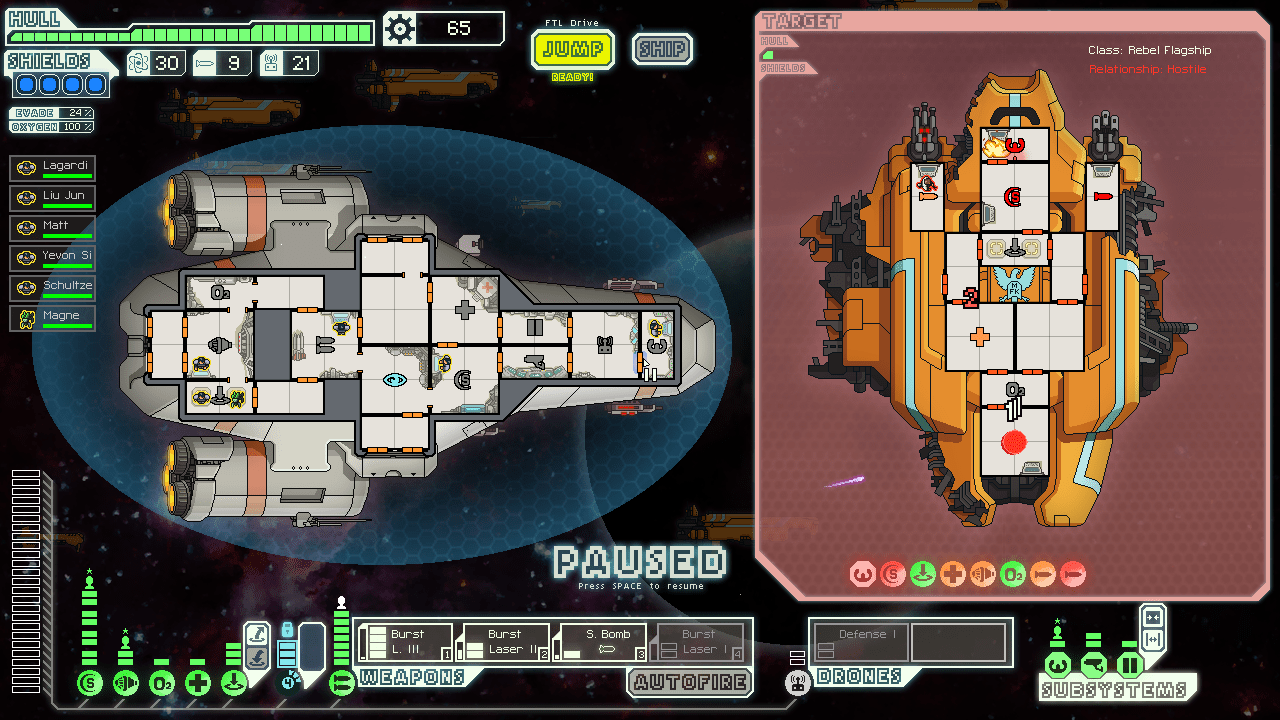
Task: Send crew with the teleporter up-arrow button
Action: click(x=257, y=633)
